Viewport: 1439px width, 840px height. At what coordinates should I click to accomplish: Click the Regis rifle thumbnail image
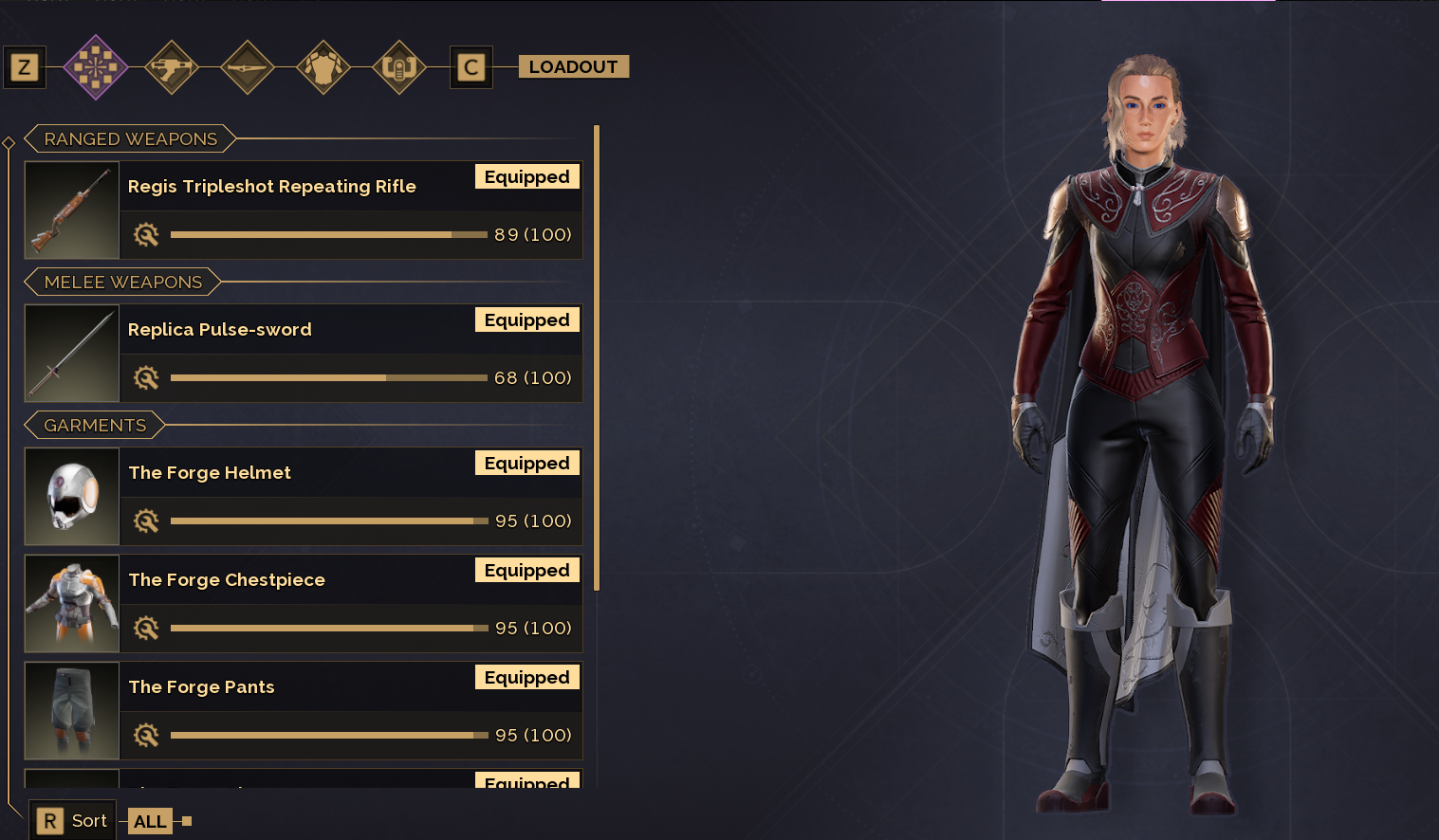point(72,210)
